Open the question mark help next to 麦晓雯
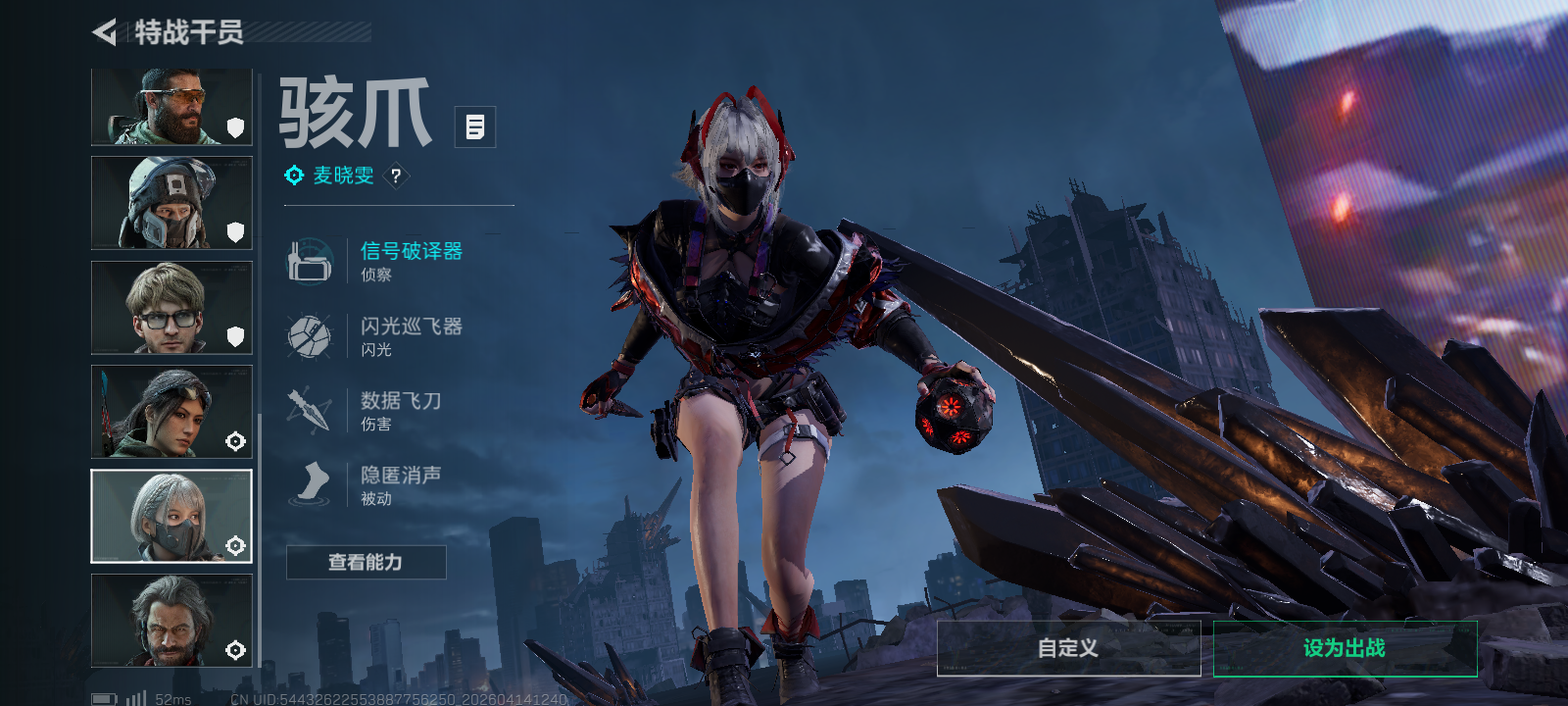 click(396, 176)
